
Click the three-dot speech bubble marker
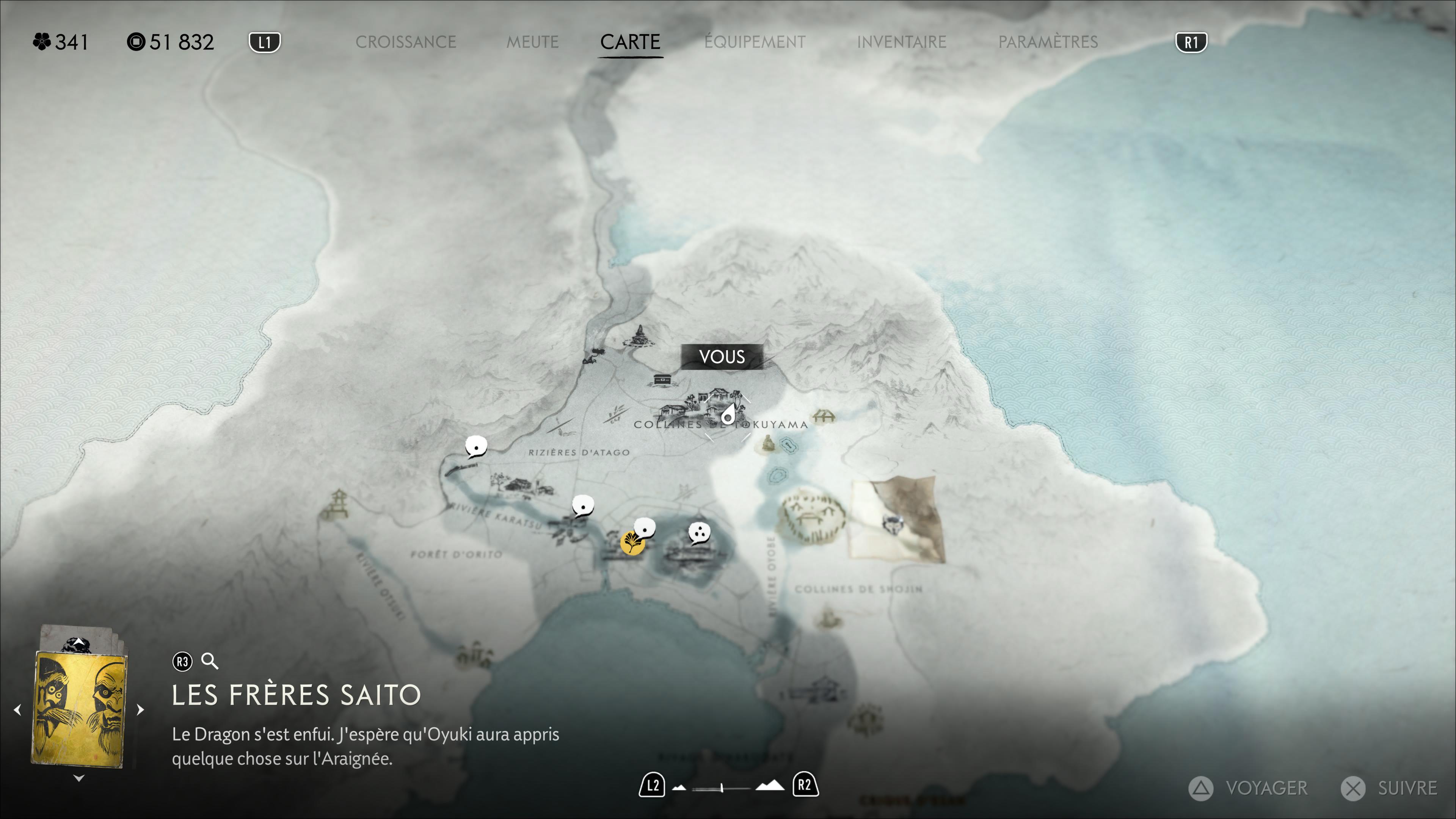coord(699,532)
